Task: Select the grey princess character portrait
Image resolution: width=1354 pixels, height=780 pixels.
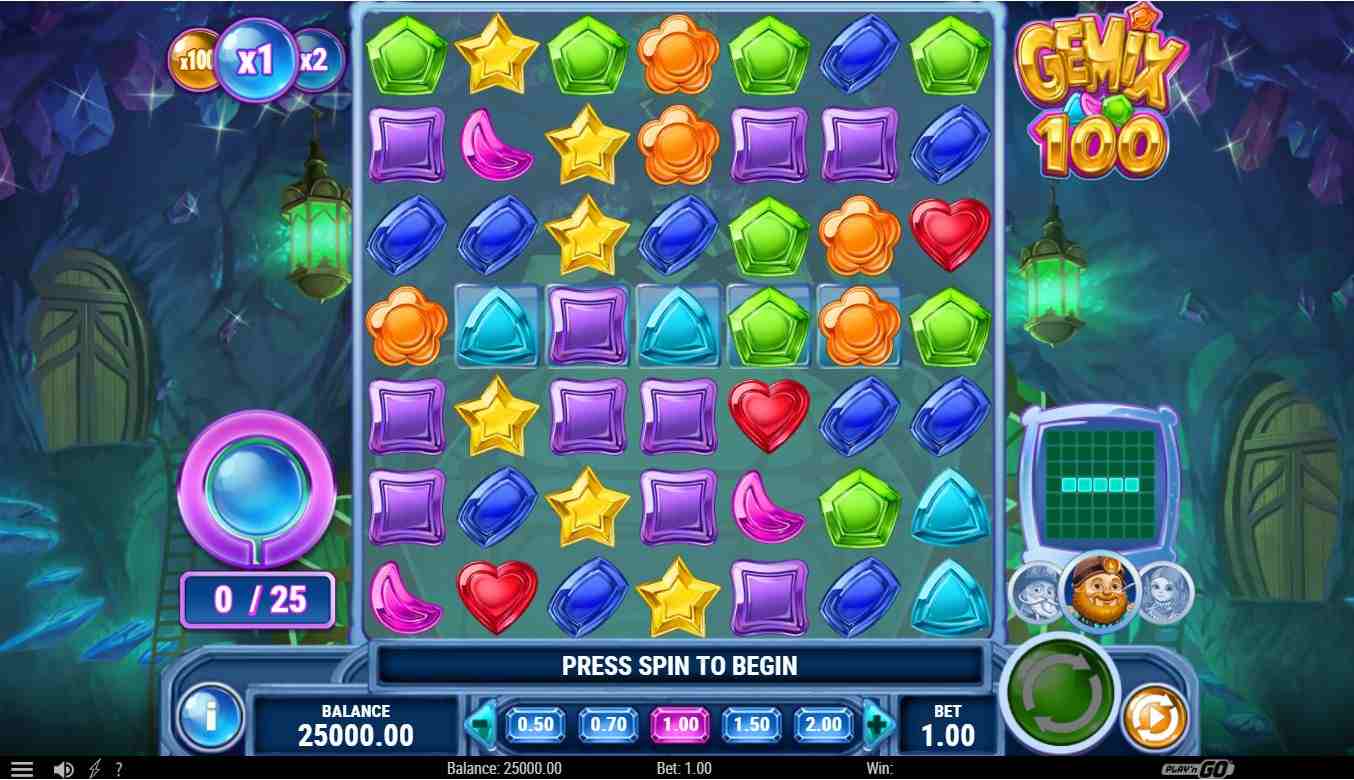Action: click(1165, 593)
